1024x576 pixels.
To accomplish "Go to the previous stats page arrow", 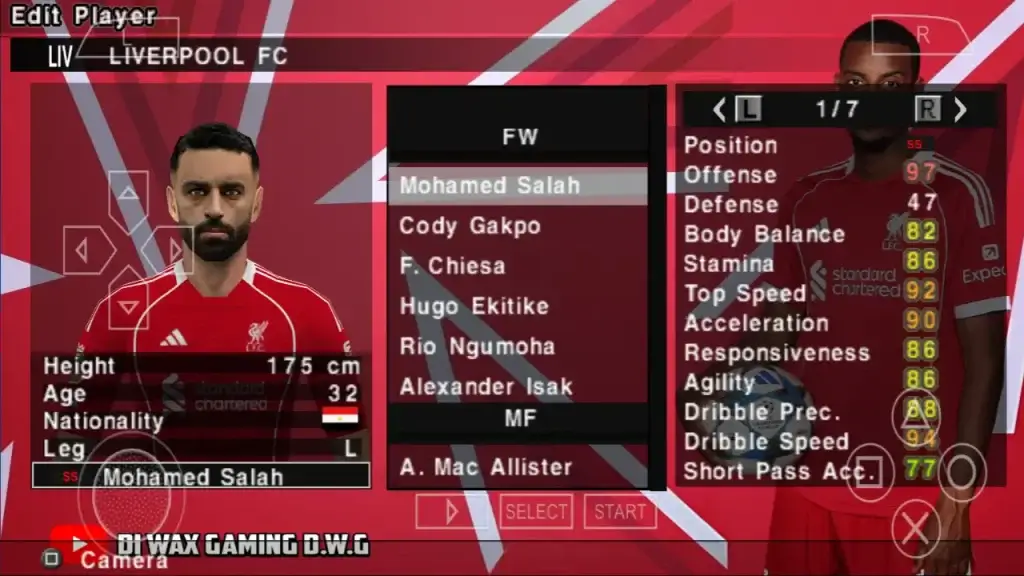I will tap(718, 110).
